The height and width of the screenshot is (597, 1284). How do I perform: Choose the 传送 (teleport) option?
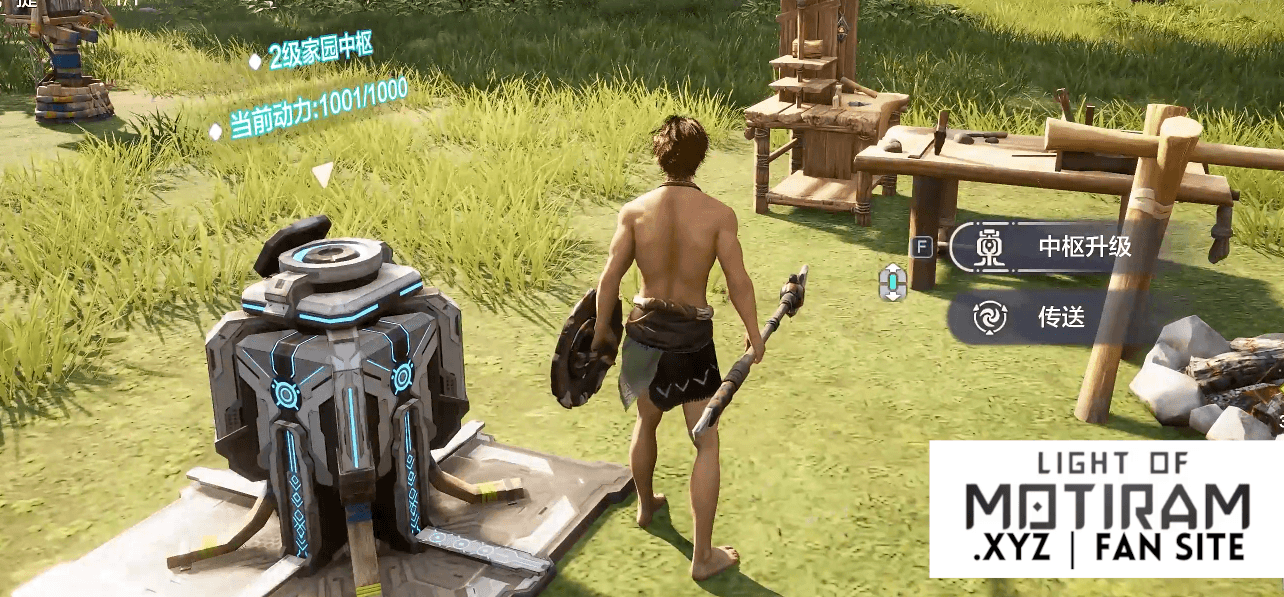click(1050, 318)
